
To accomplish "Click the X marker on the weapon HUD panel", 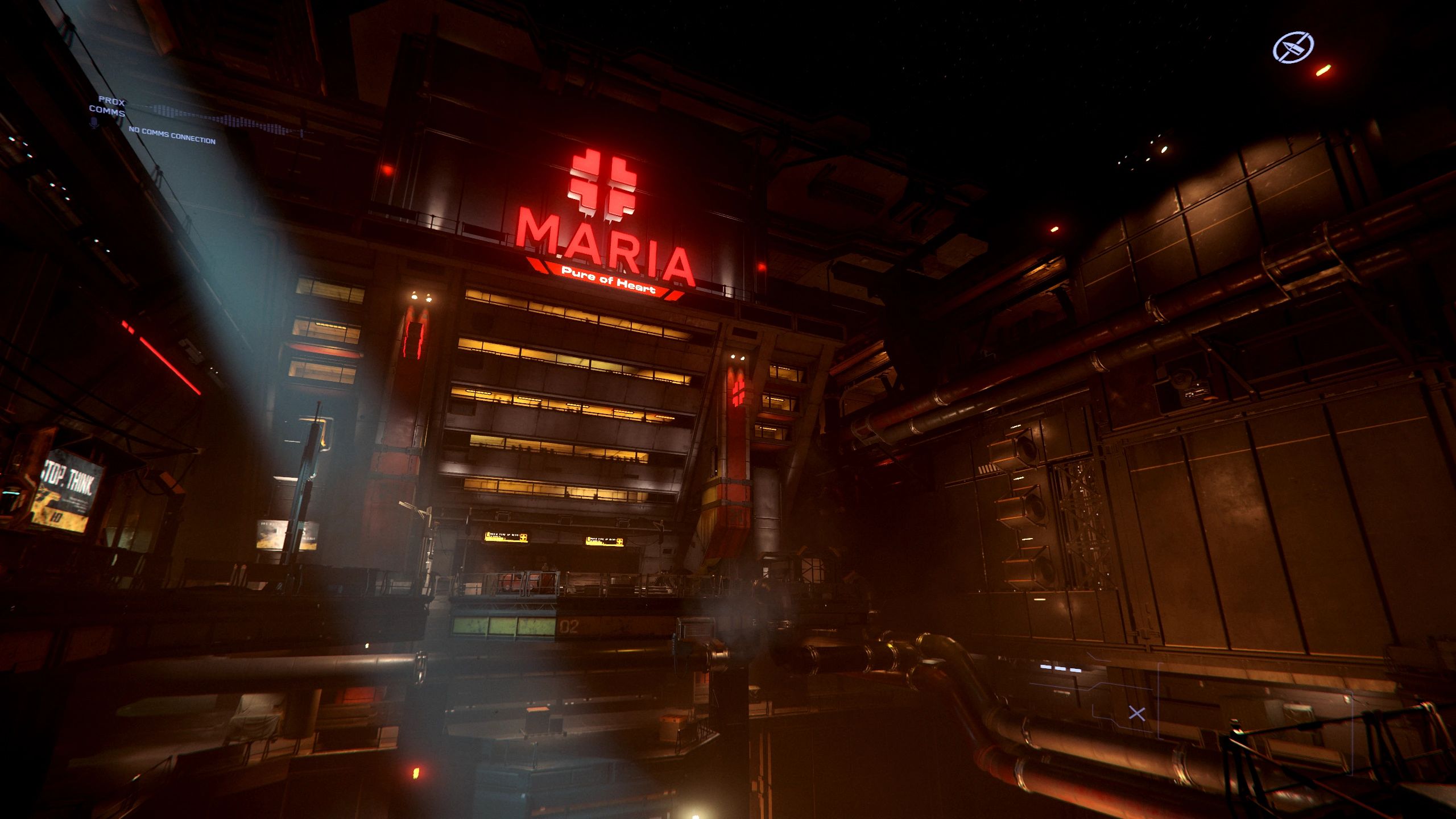I will [x=1136, y=714].
